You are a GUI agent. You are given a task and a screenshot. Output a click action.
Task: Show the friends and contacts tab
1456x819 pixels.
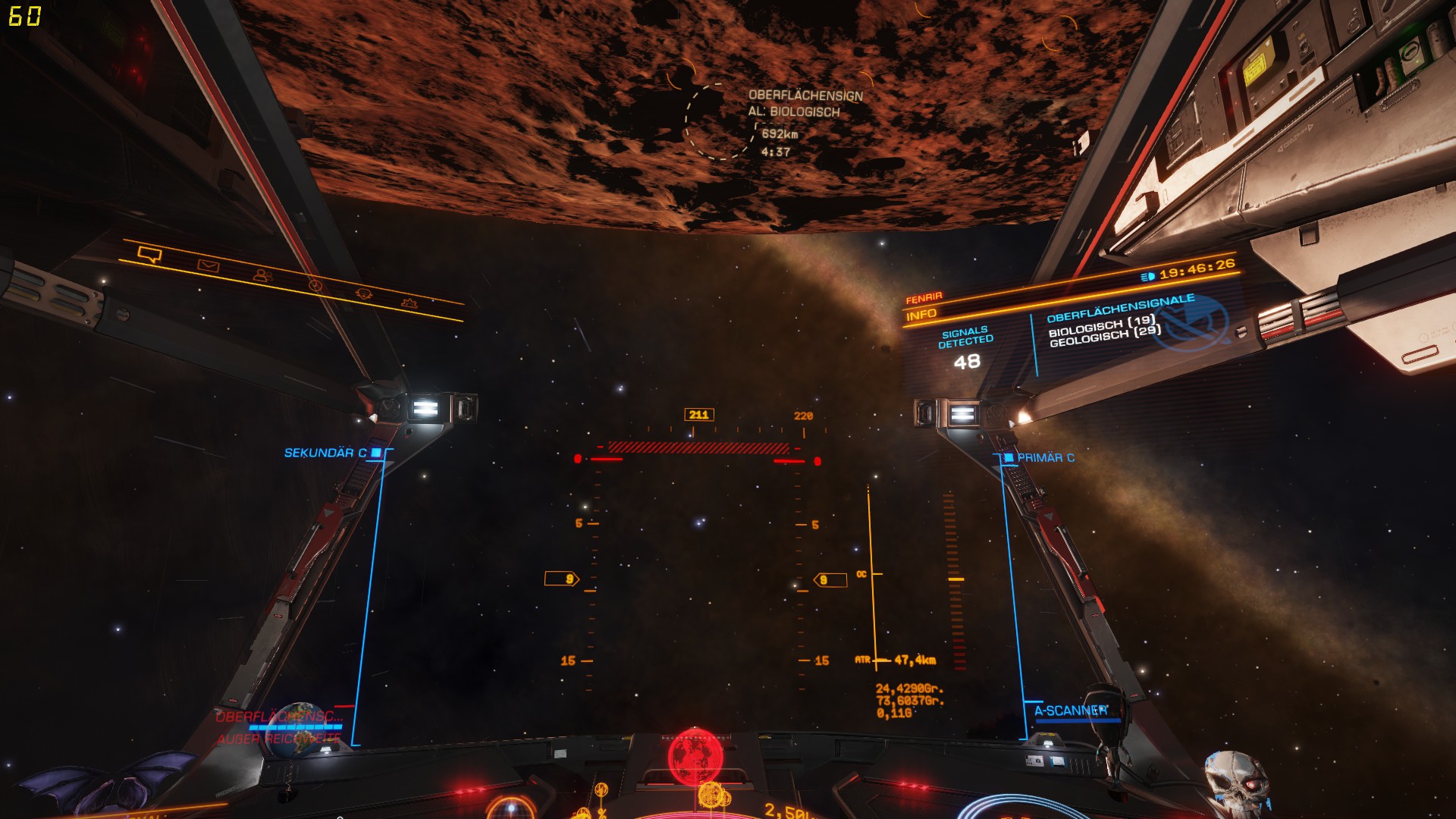pyautogui.click(x=263, y=276)
